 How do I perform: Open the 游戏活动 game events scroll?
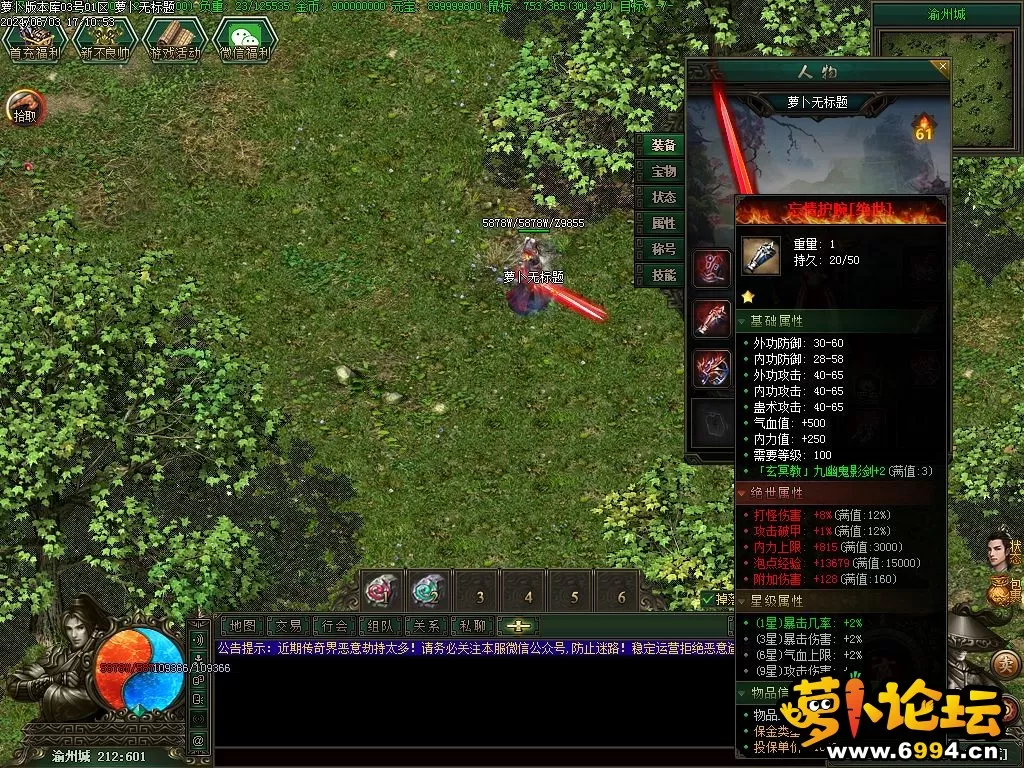[x=172, y=40]
